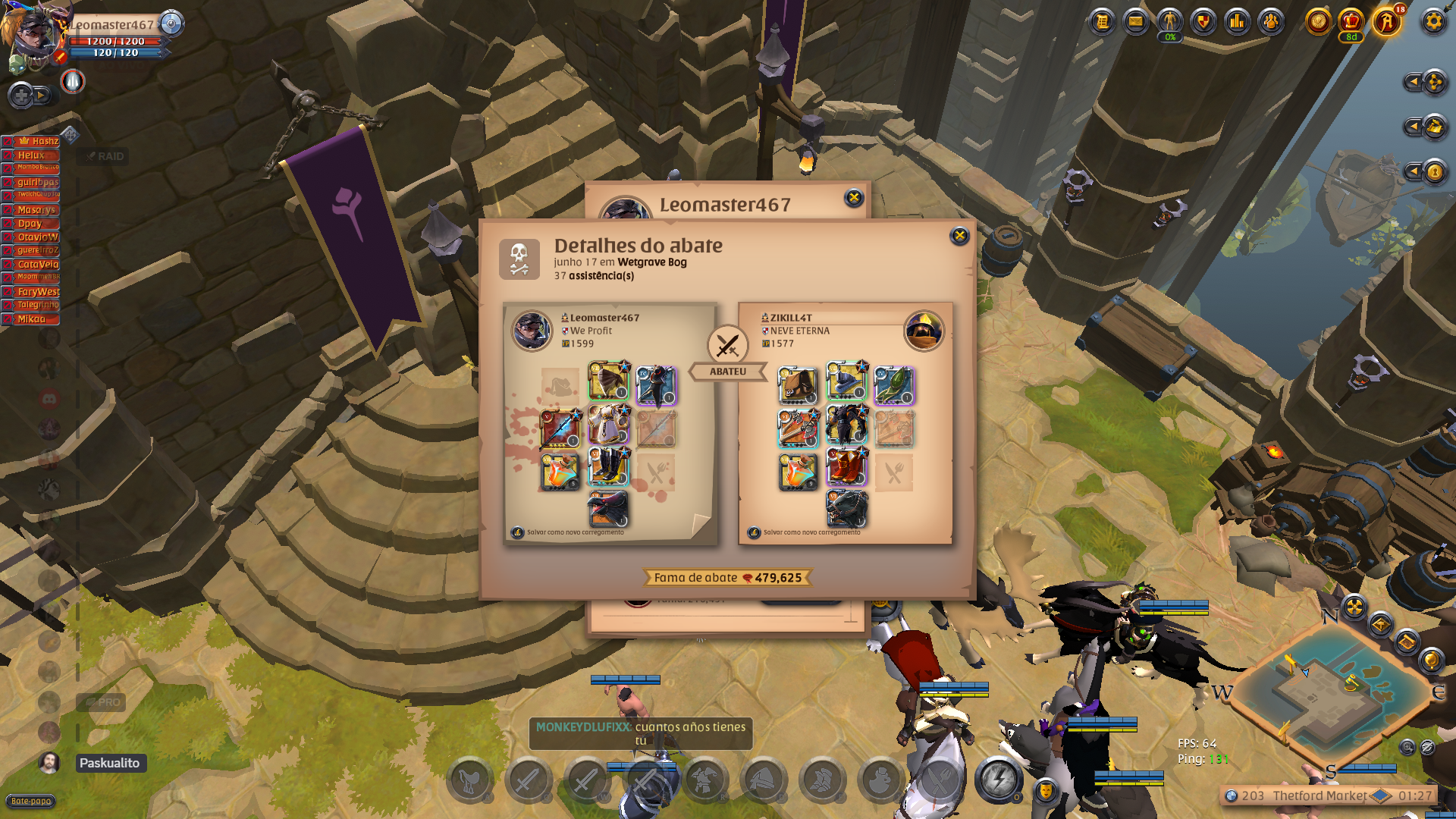Open the guild shield menu

click(x=1203, y=21)
